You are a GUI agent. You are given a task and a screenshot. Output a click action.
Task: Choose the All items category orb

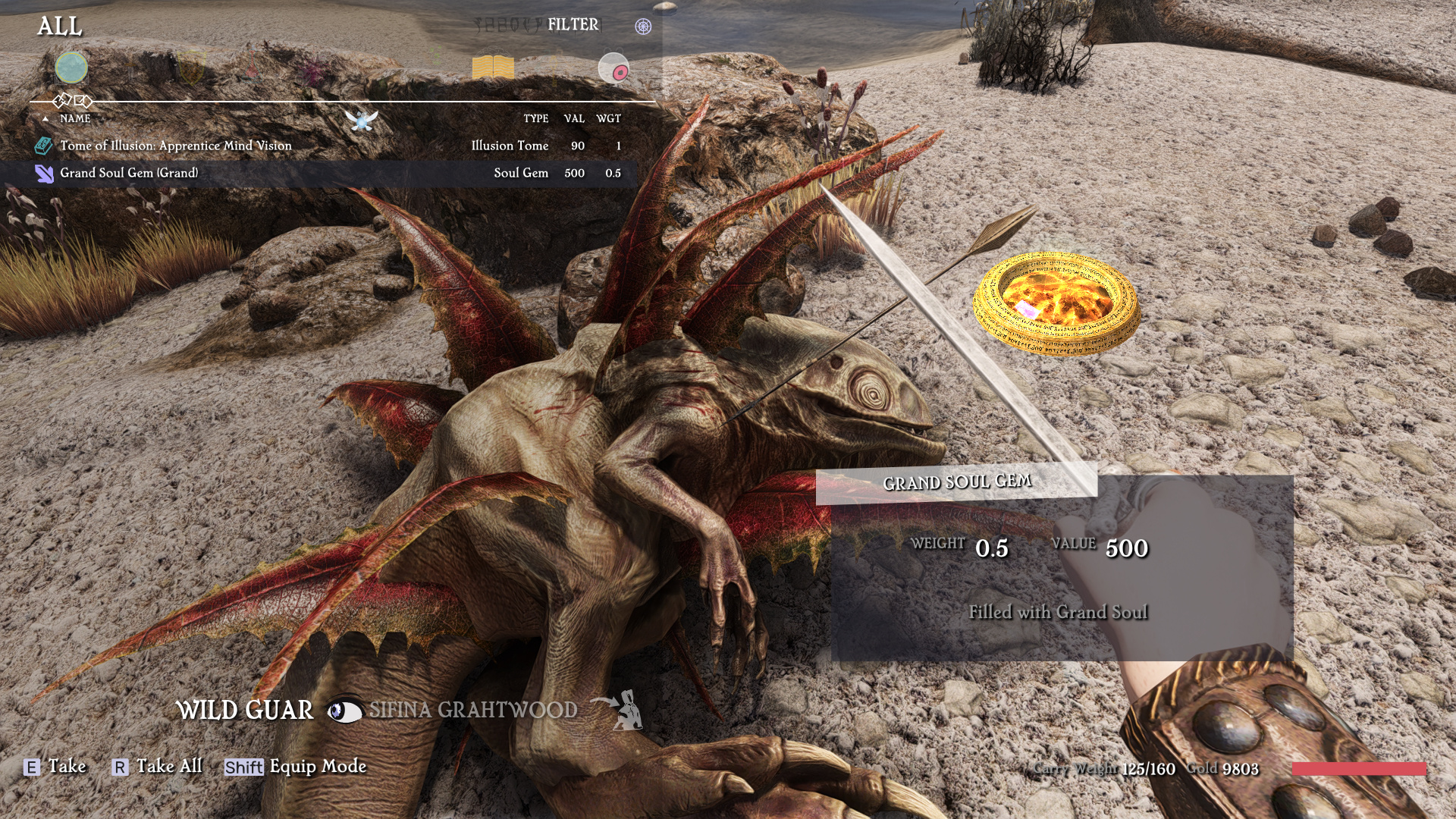pos(71,68)
